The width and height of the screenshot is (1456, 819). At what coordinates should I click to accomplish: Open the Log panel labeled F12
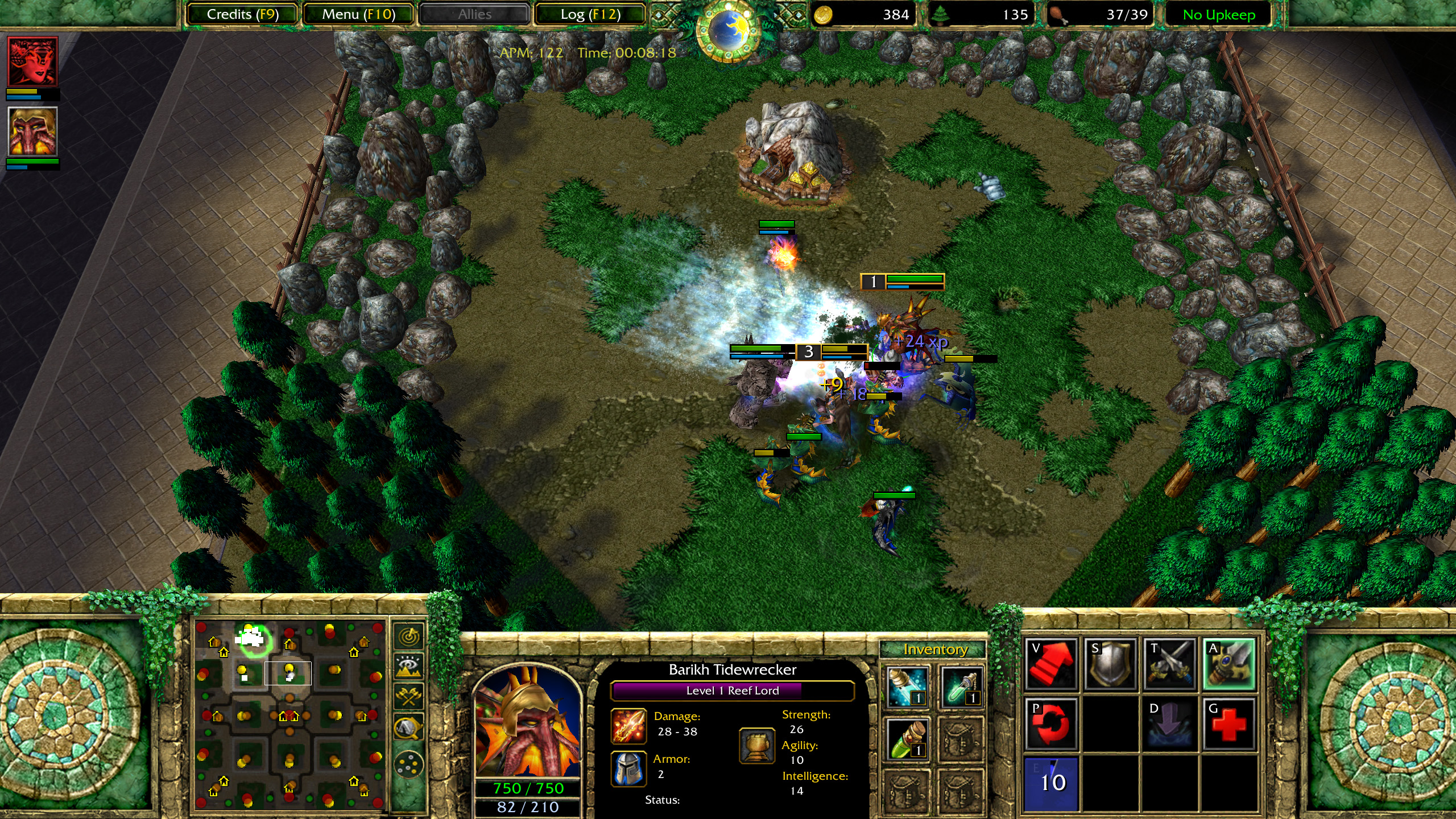[x=589, y=14]
